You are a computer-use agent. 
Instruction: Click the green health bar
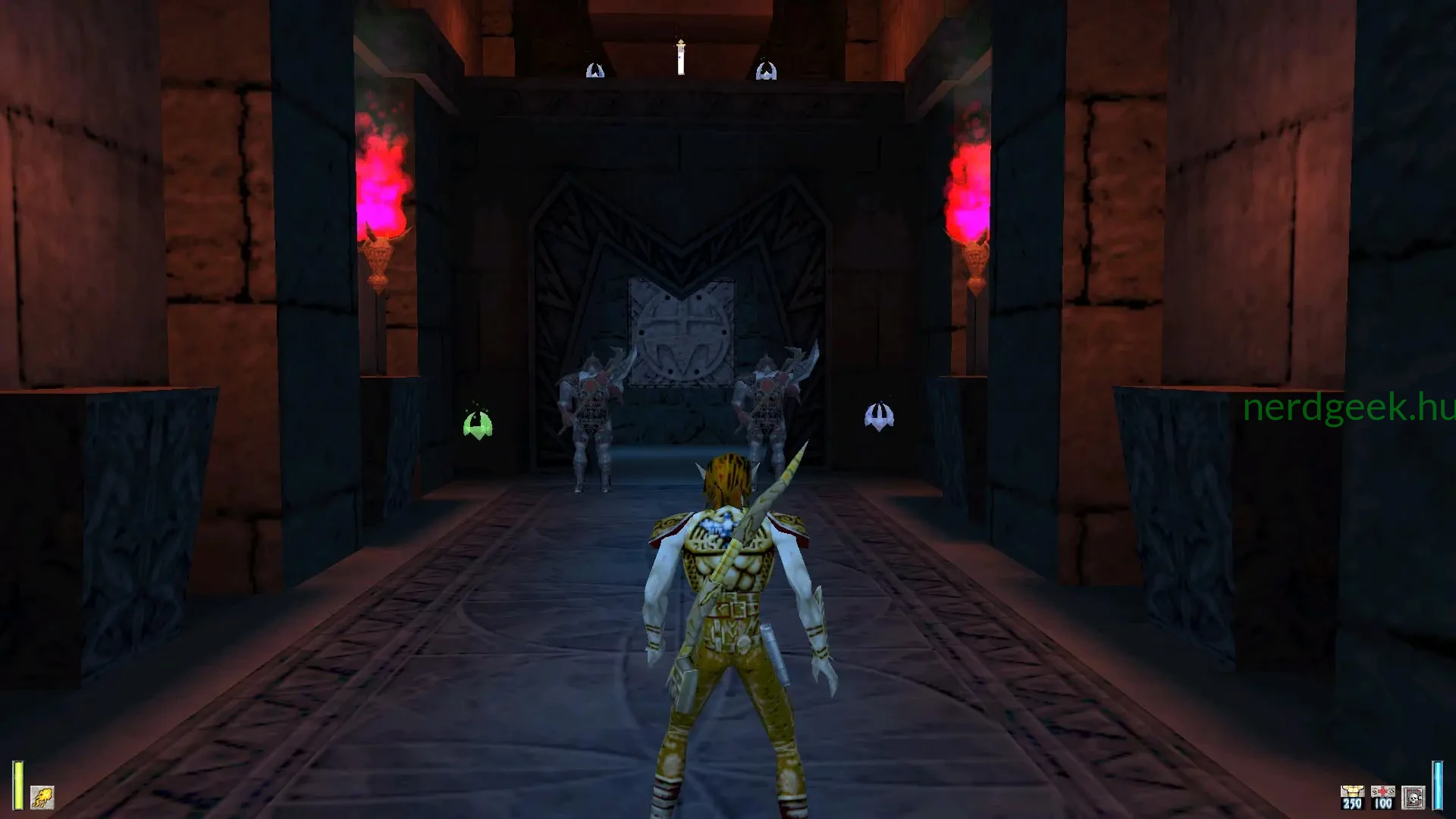(17, 785)
